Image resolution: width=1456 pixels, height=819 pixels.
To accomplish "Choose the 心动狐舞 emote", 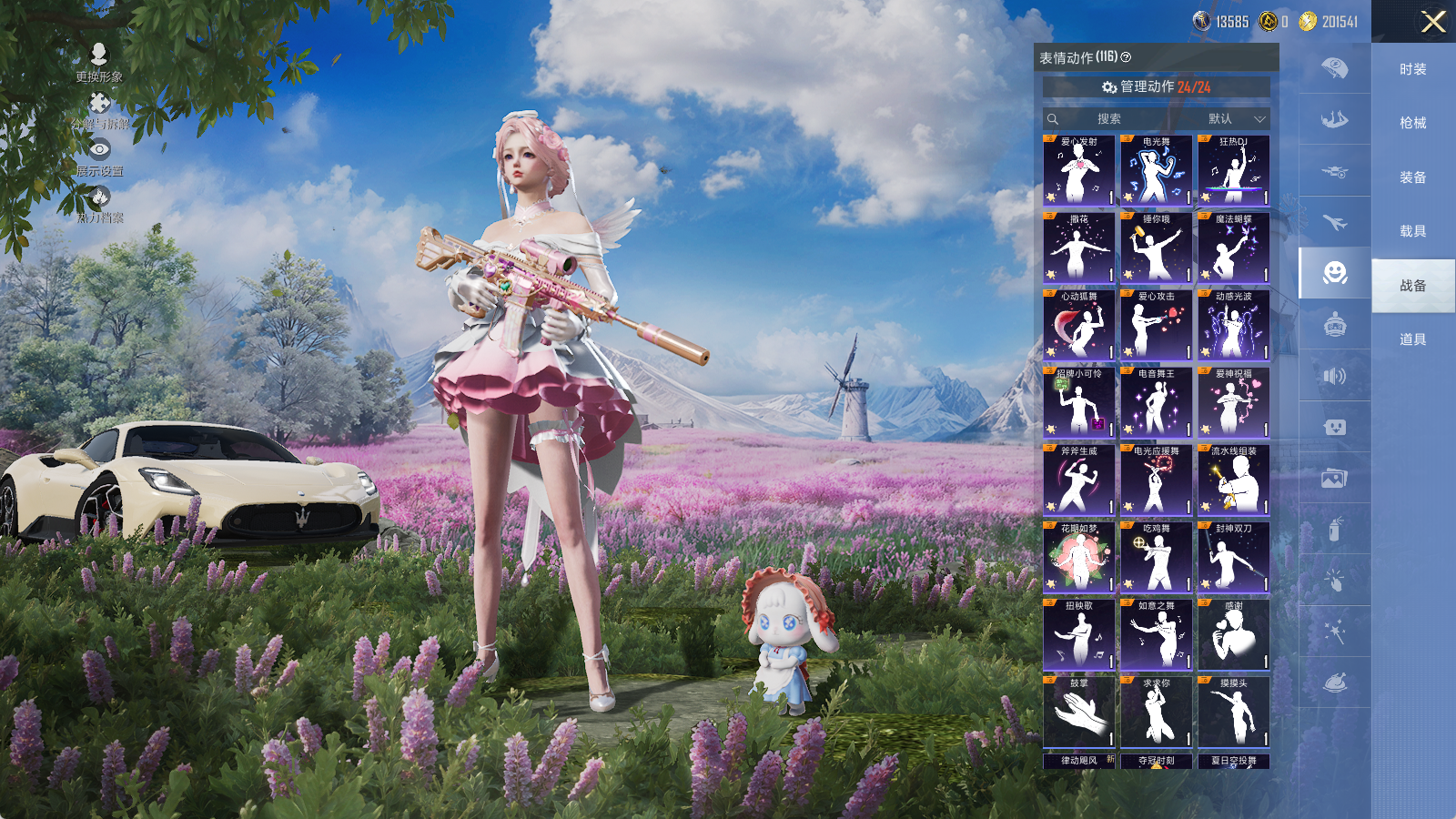I will tap(1078, 326).
